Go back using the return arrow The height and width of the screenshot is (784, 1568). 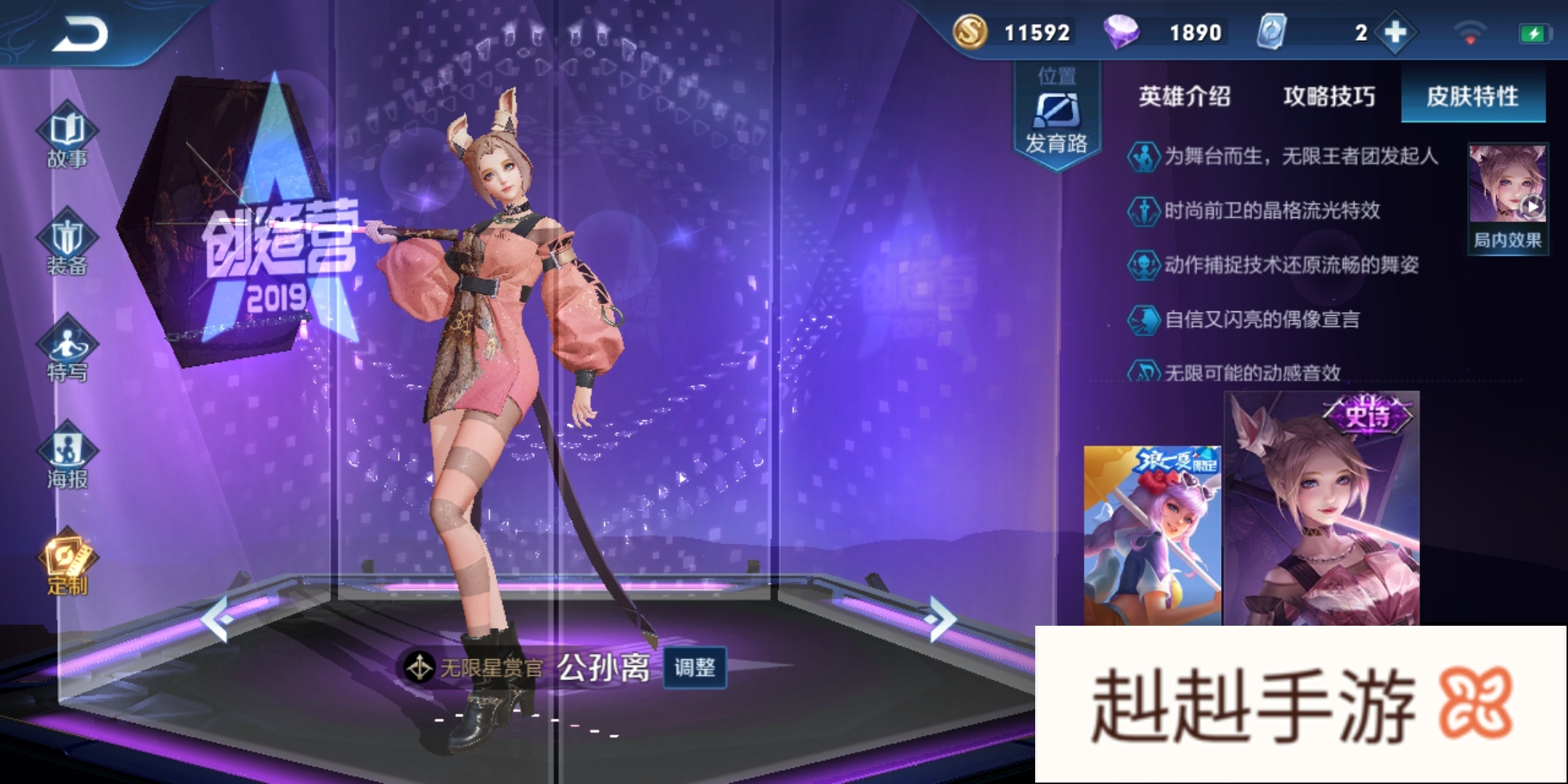[80, 33]
